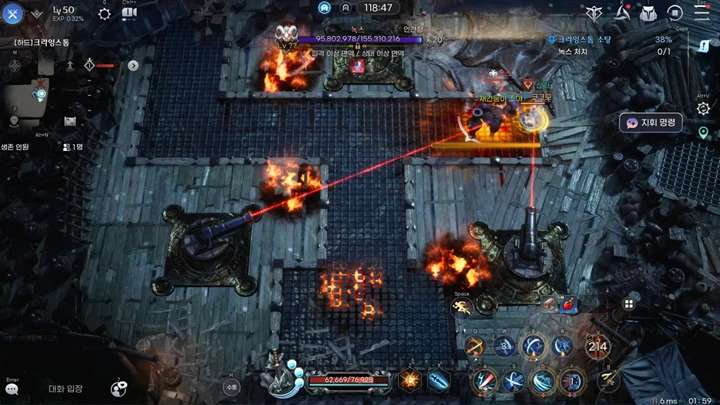This screenshot has height=405, width=720.
Task: Expand the minimap panel arrow
Action: [133, 65]
